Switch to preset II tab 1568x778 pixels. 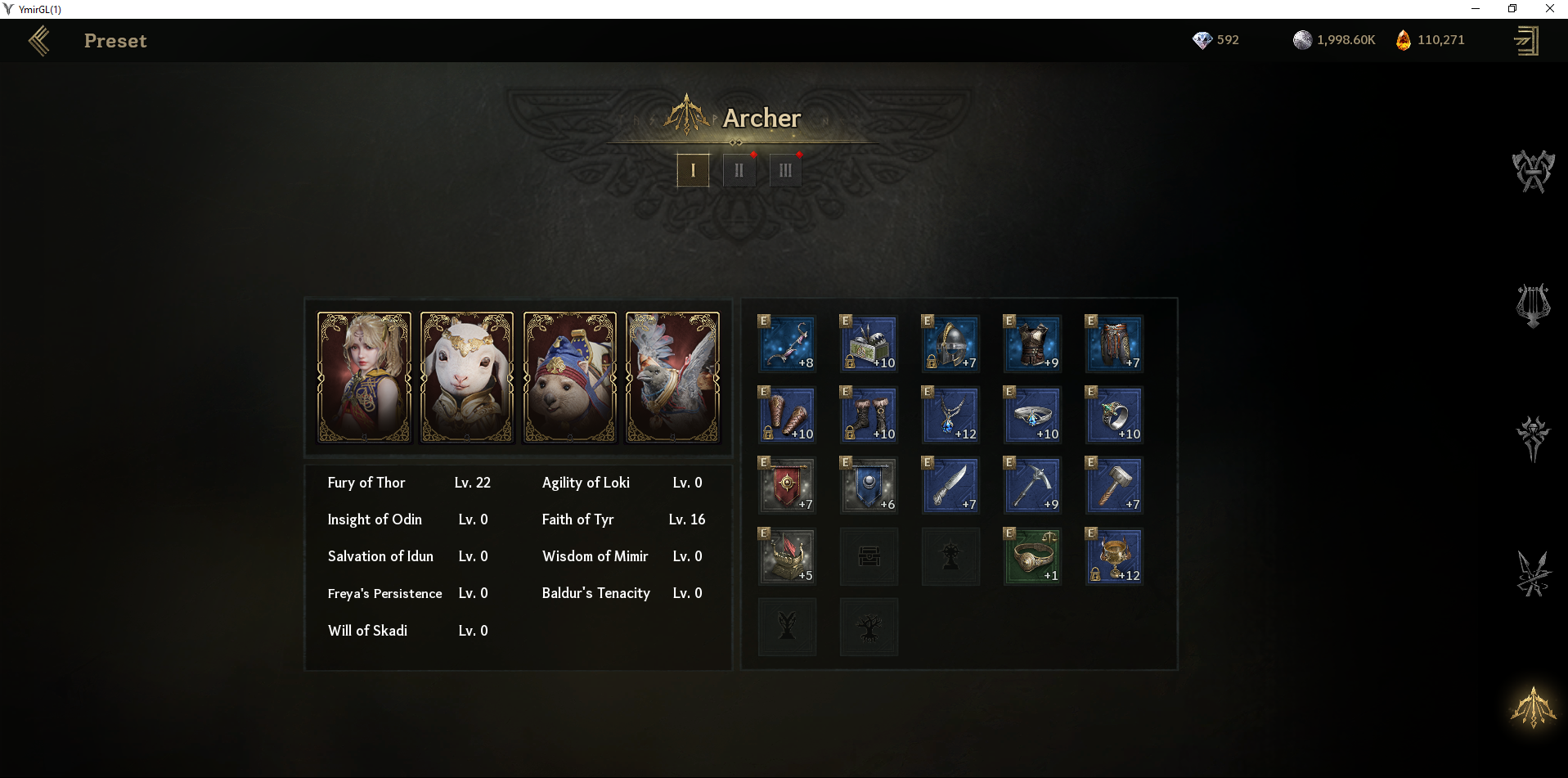739,170
